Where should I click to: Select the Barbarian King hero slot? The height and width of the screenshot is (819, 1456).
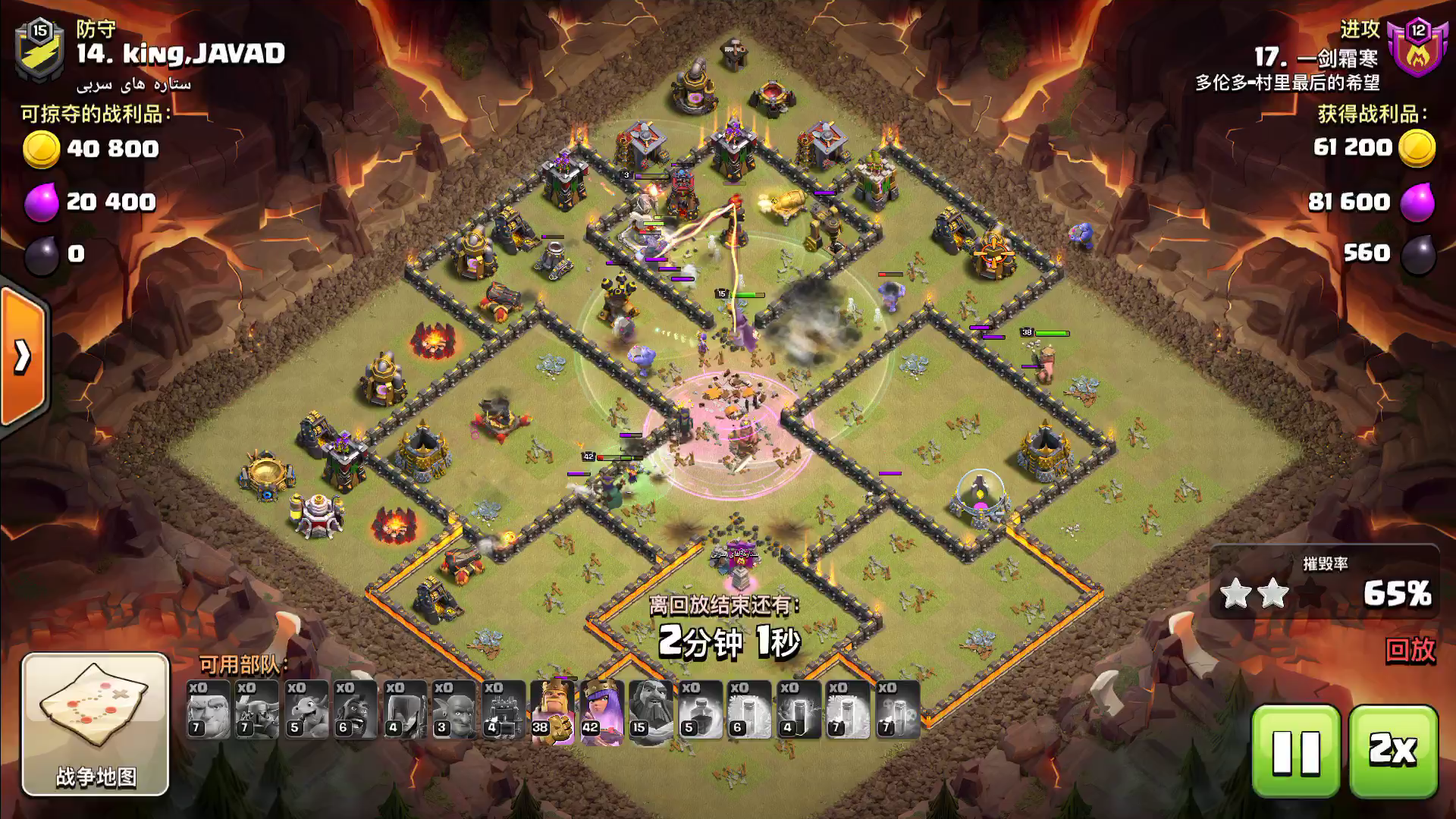(x=551, y=710)
